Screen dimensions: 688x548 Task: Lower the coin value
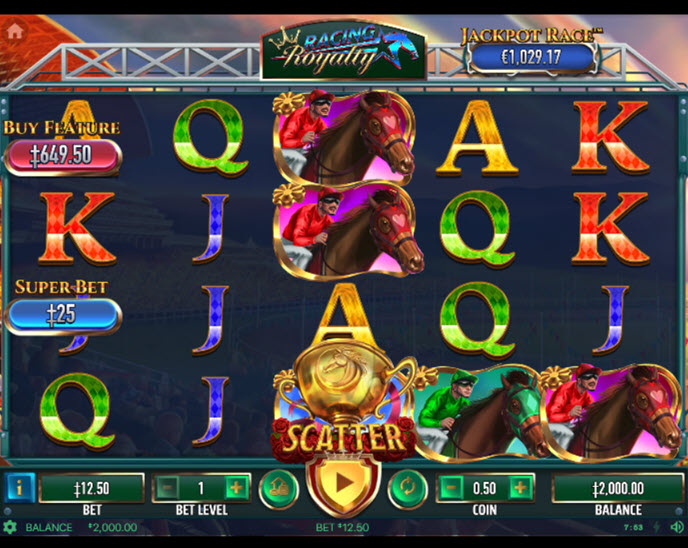coord(451,488)
